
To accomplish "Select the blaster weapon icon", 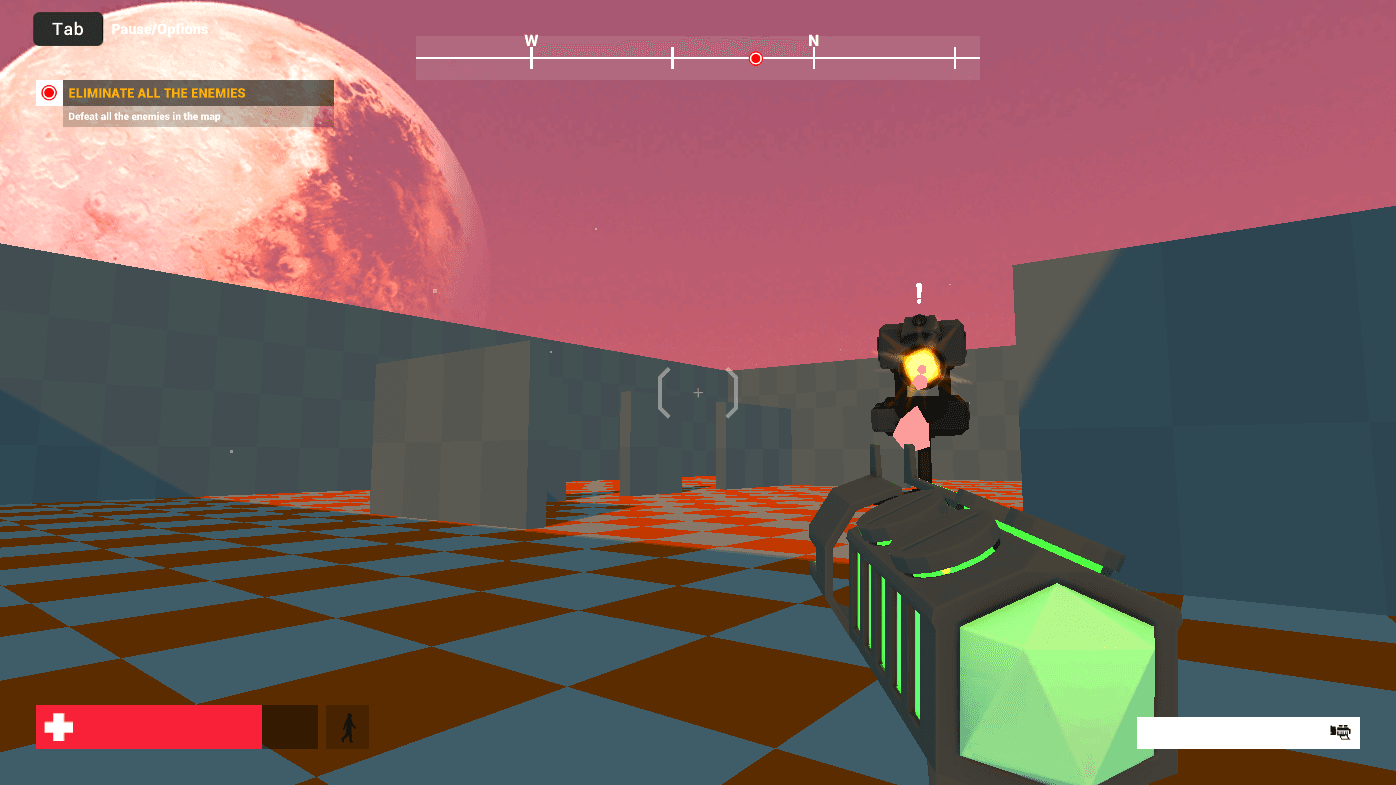I will pos(1340,732).
